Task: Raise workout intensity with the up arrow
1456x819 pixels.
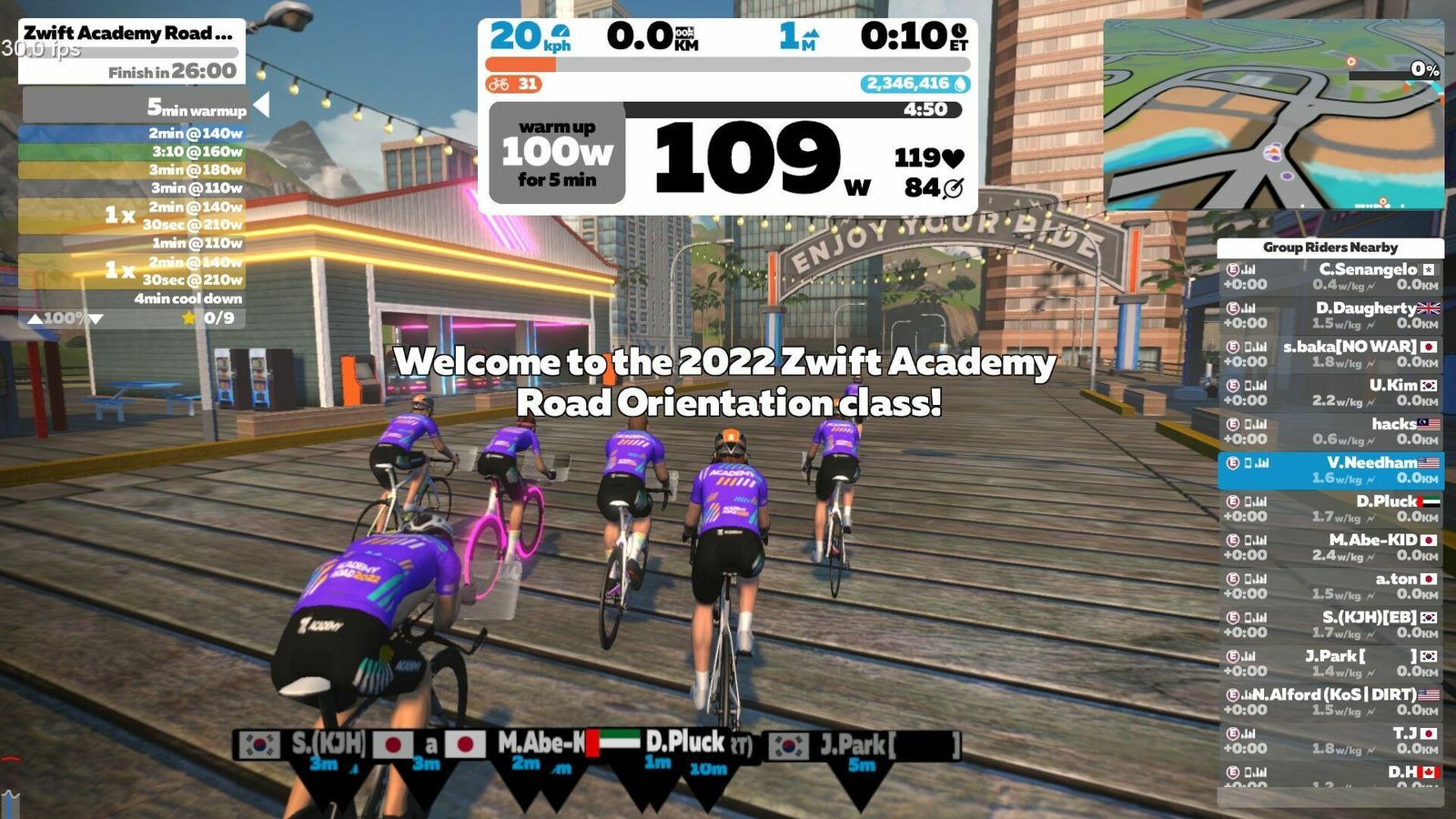Action: point(35,318)
